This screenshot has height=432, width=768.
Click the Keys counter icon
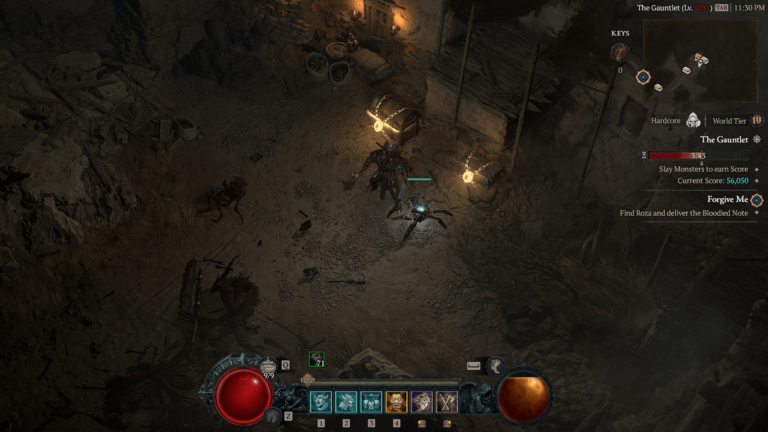click(x=619, y=52)
